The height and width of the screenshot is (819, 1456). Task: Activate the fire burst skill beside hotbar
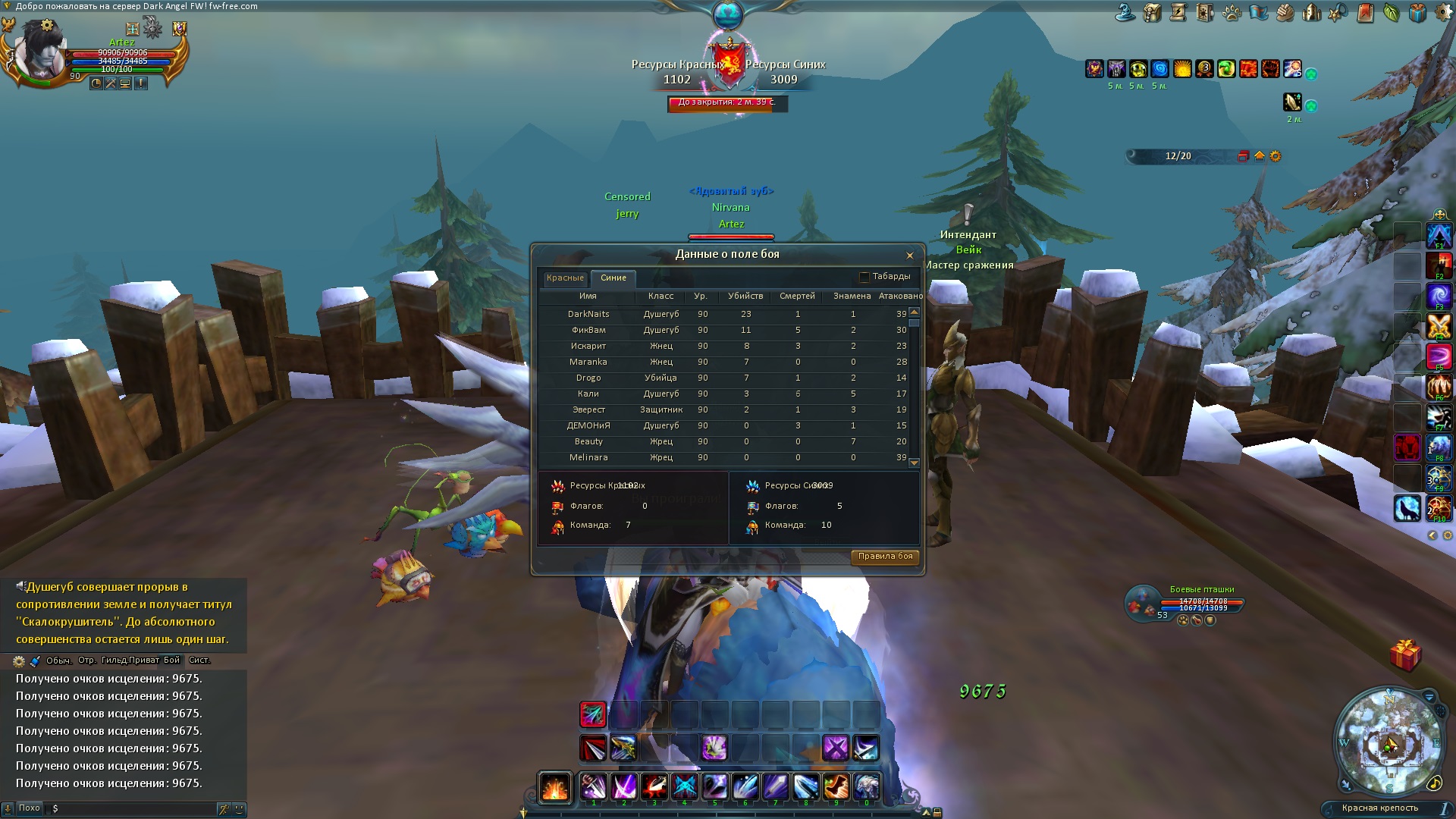coord(554,787)
